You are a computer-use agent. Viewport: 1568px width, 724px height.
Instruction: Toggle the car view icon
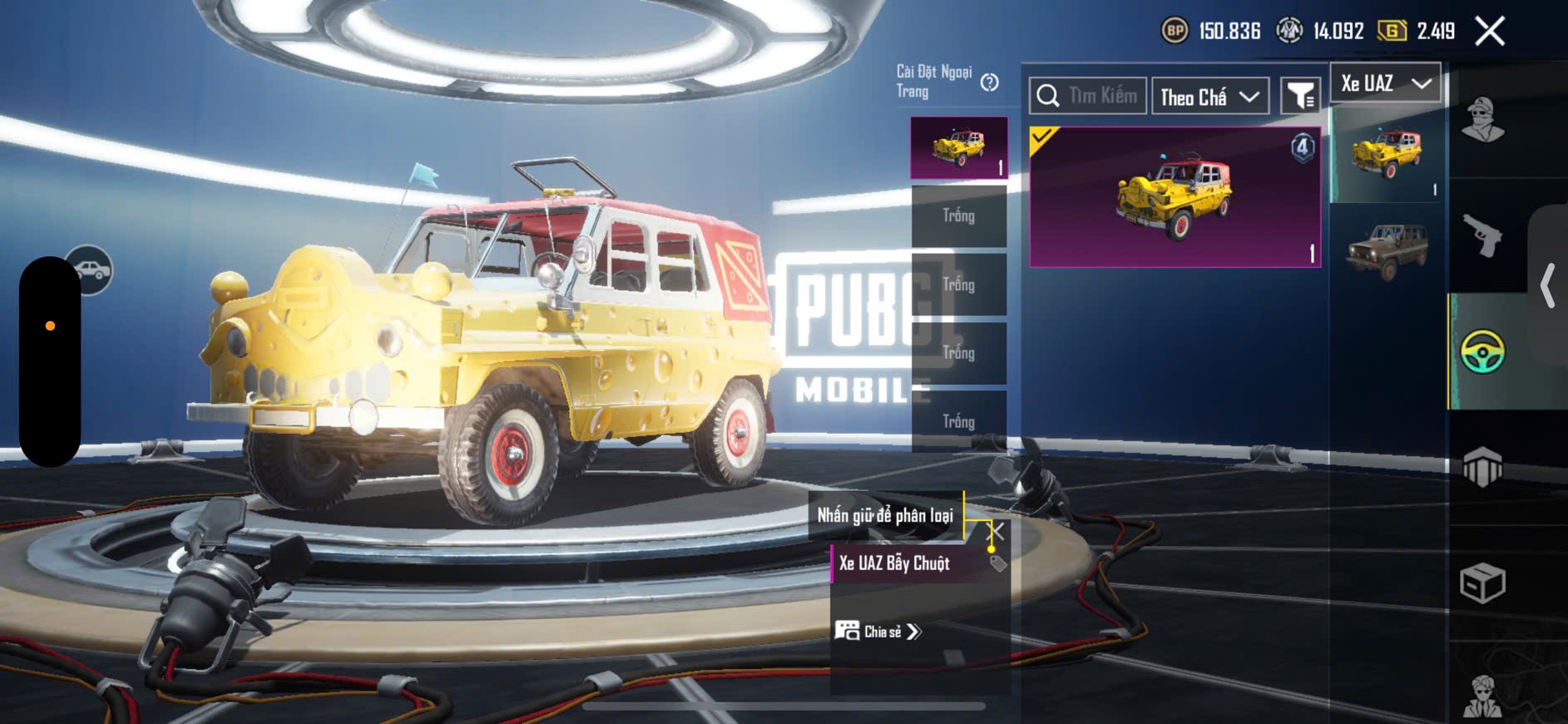pyautogui.click(x=90, y=270)
